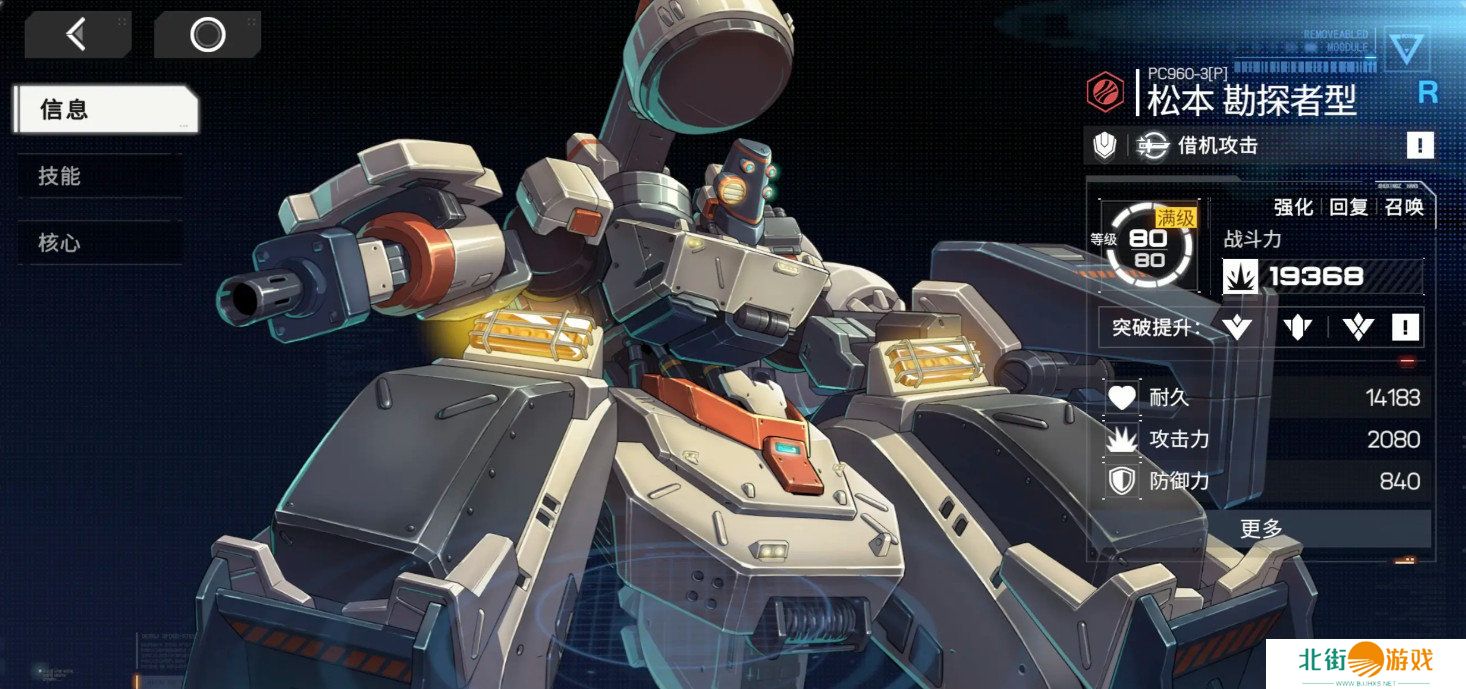Select the first breakthrough upgrade icon
Screen dimensions: 1466x689
pos(1237,327)
